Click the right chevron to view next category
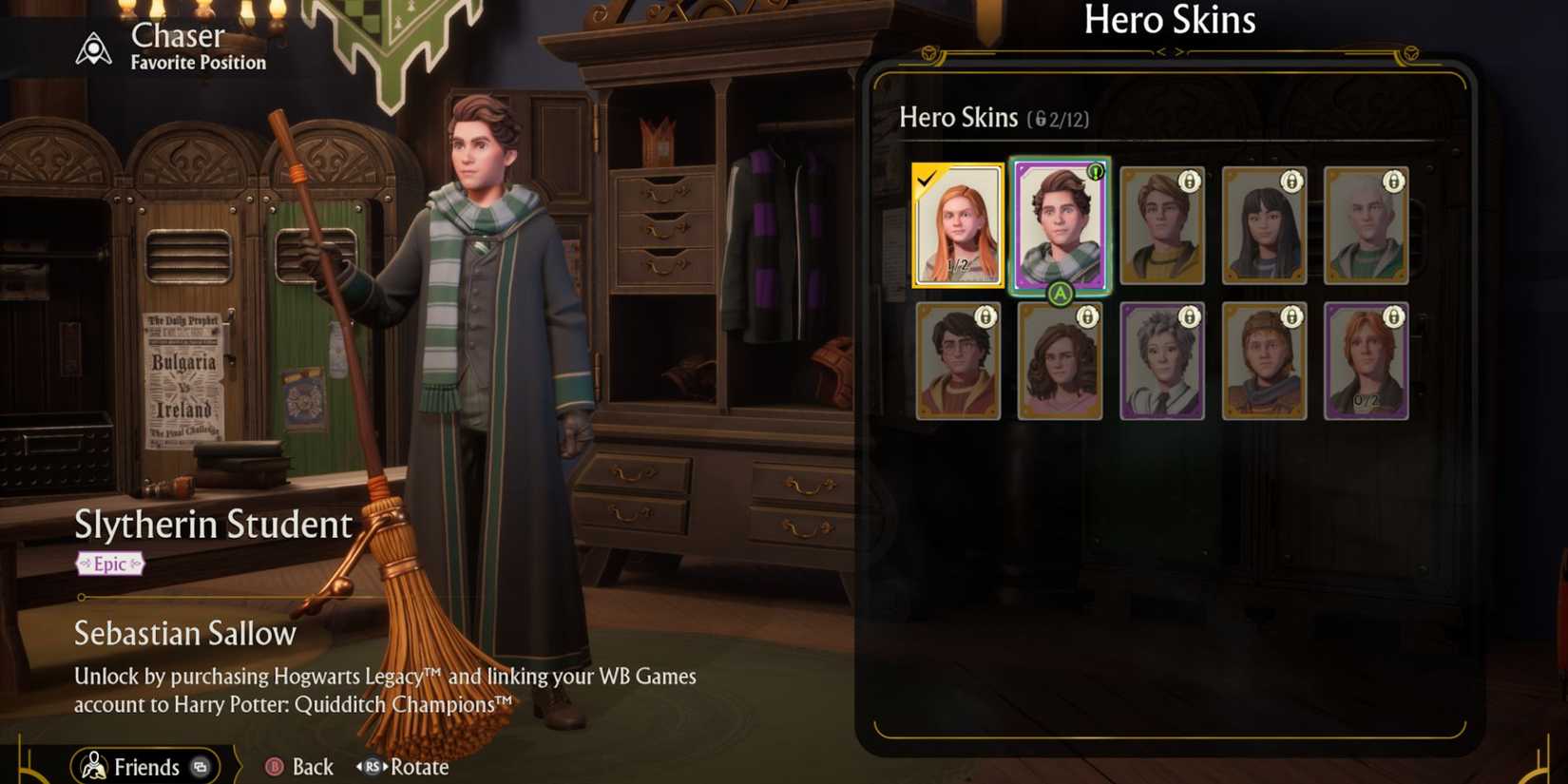The image size is (1568, 784). pos(1179,52)
